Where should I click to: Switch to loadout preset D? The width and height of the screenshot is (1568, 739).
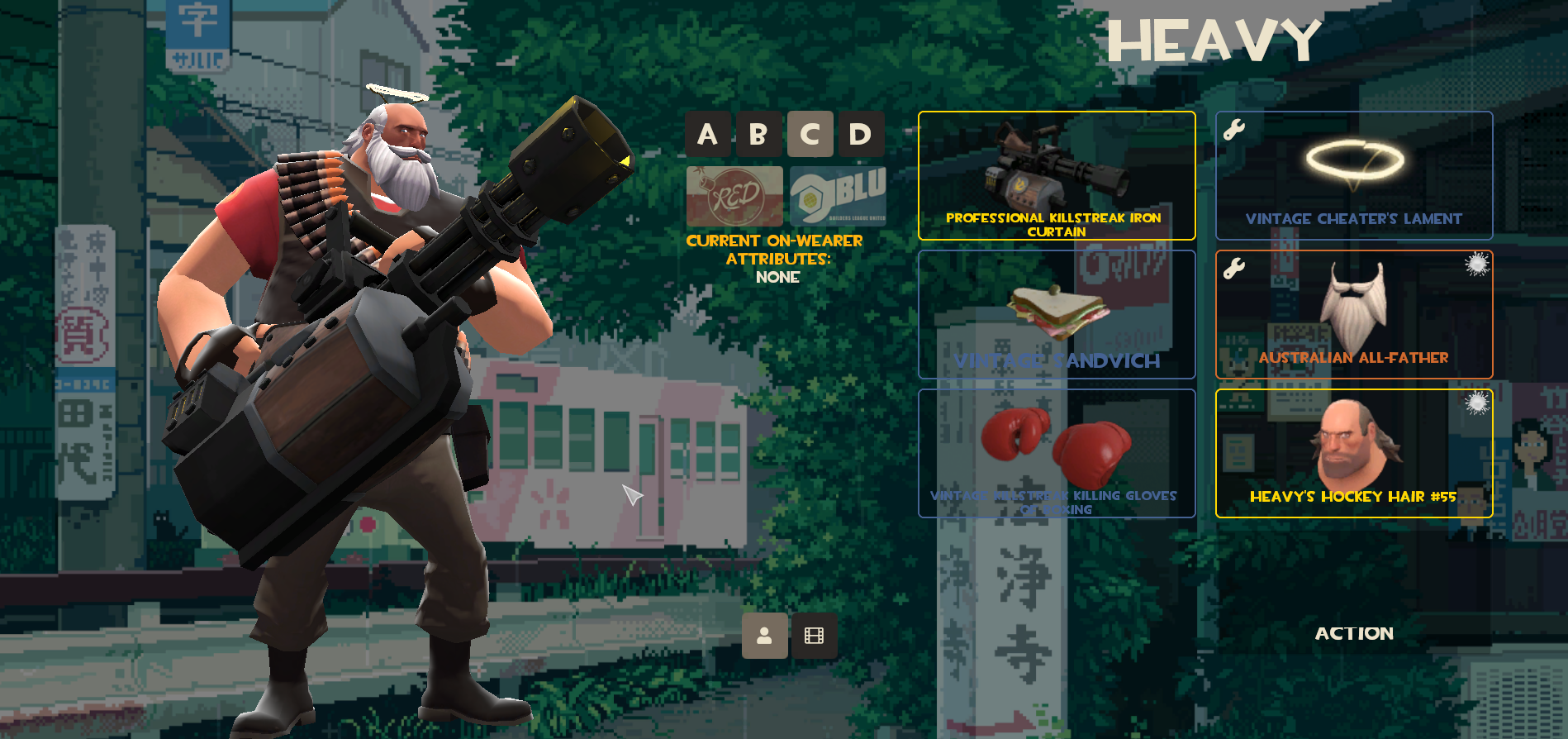point(862,133)
